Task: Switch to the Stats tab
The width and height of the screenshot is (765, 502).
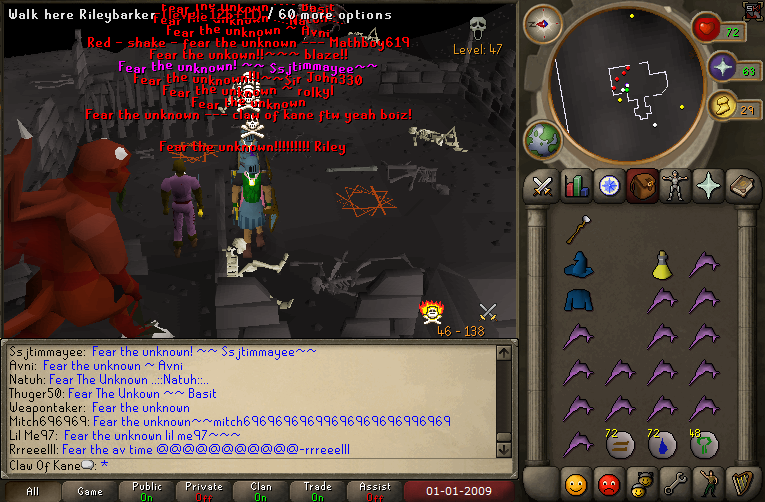Action: [x=574, y=186]
